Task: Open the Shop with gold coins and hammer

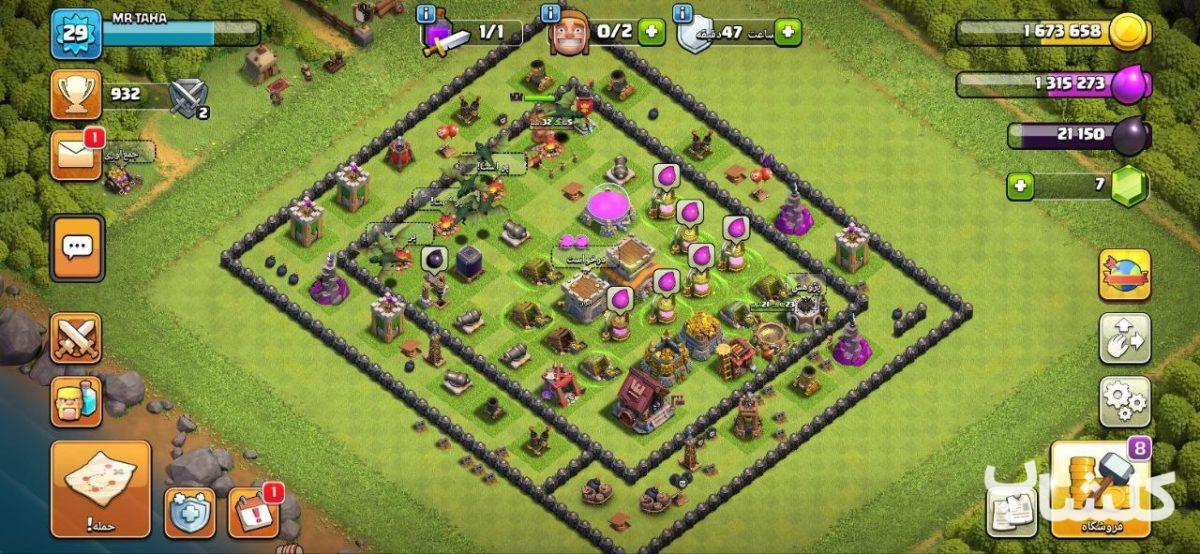Action: [1099, 490]
